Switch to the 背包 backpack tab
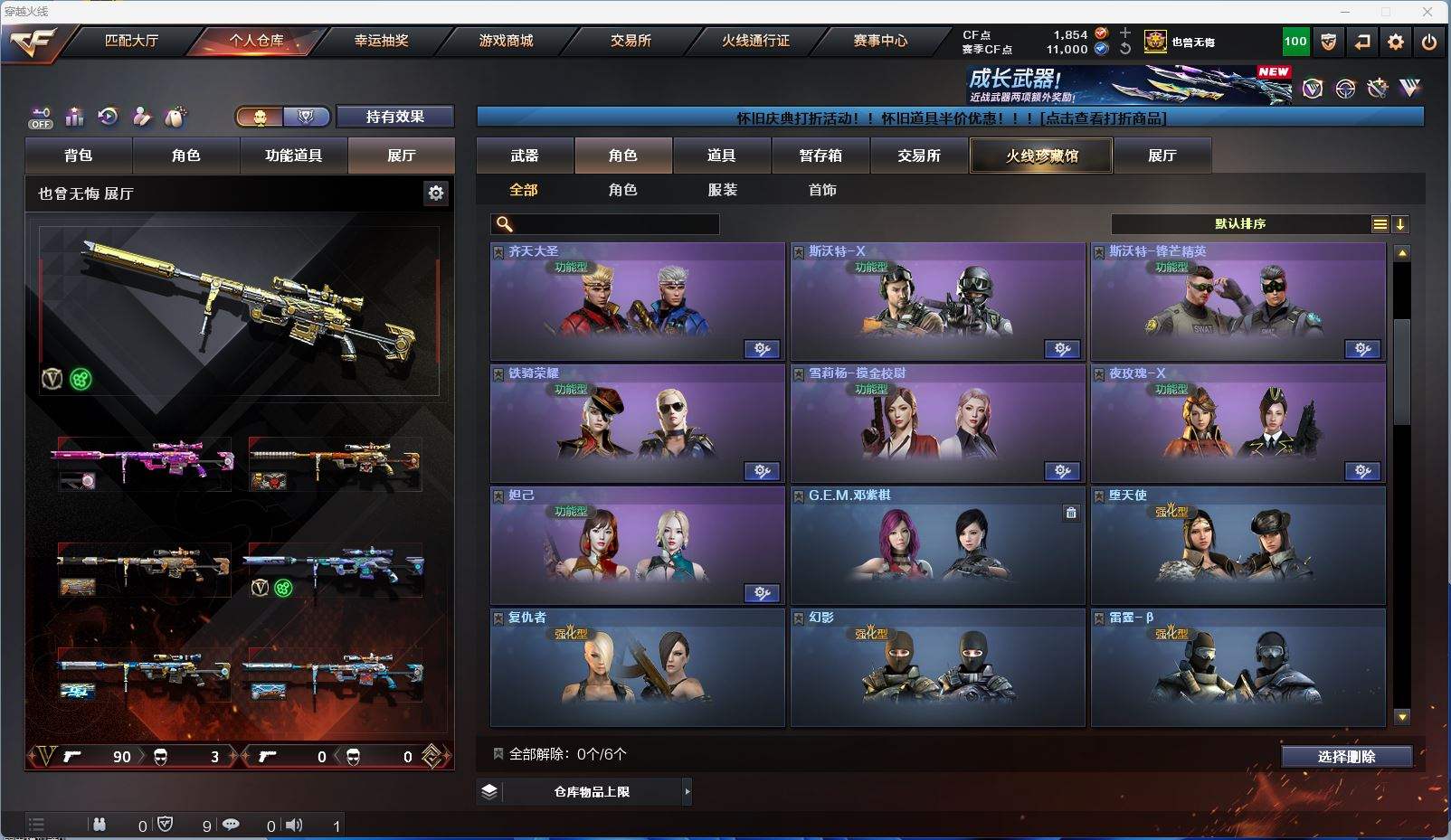 click(79, 156)
